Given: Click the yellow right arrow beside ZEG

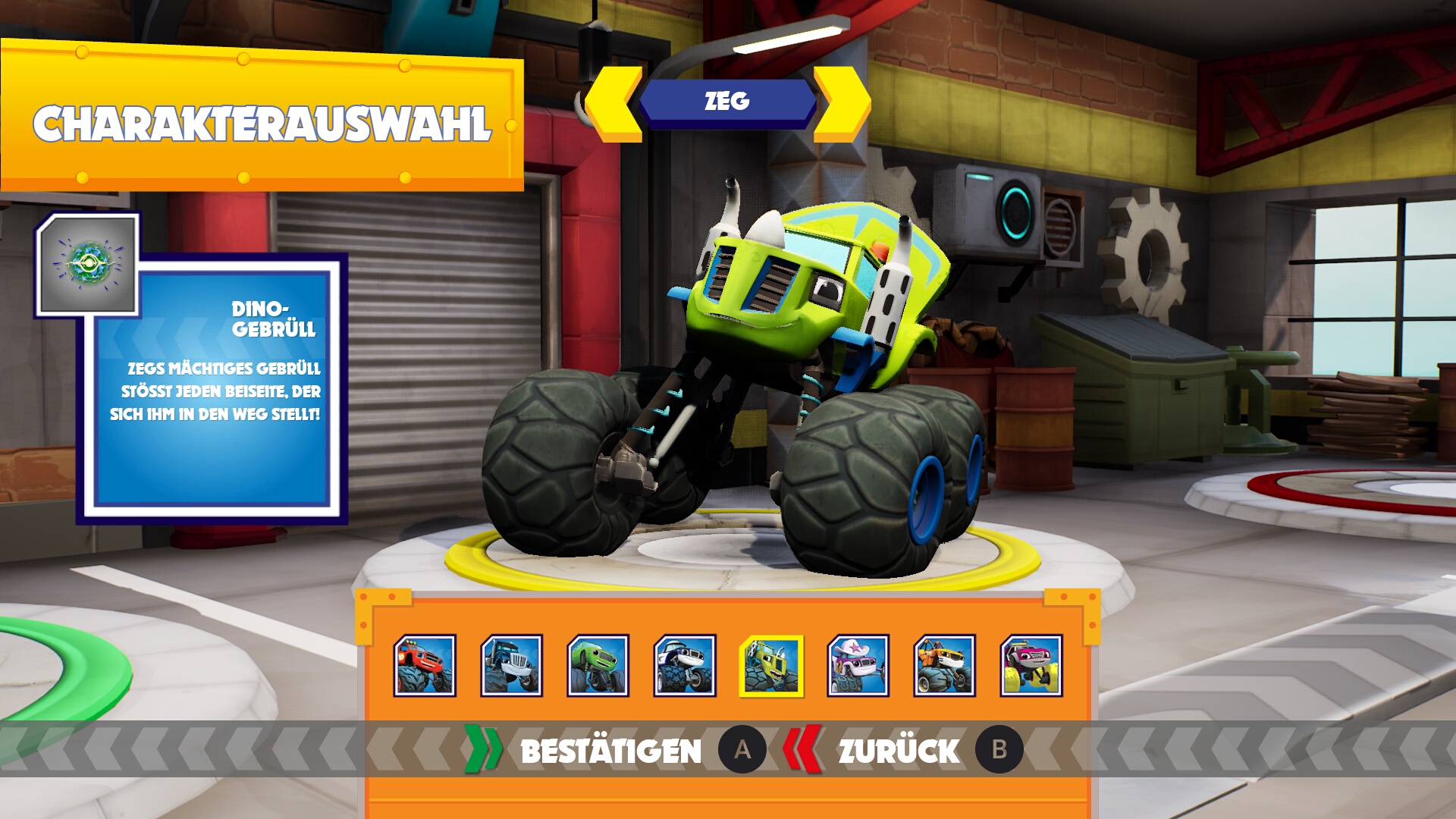Looking at the screenshot, I should pyautogui.click(x=842, y=104).
